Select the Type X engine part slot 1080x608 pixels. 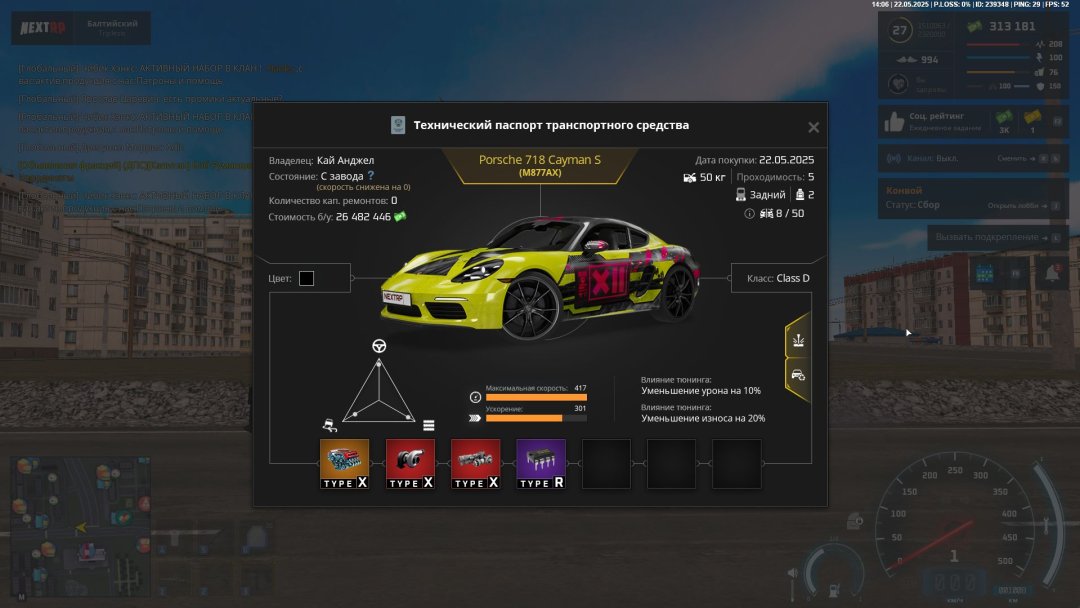pos(344,464)
